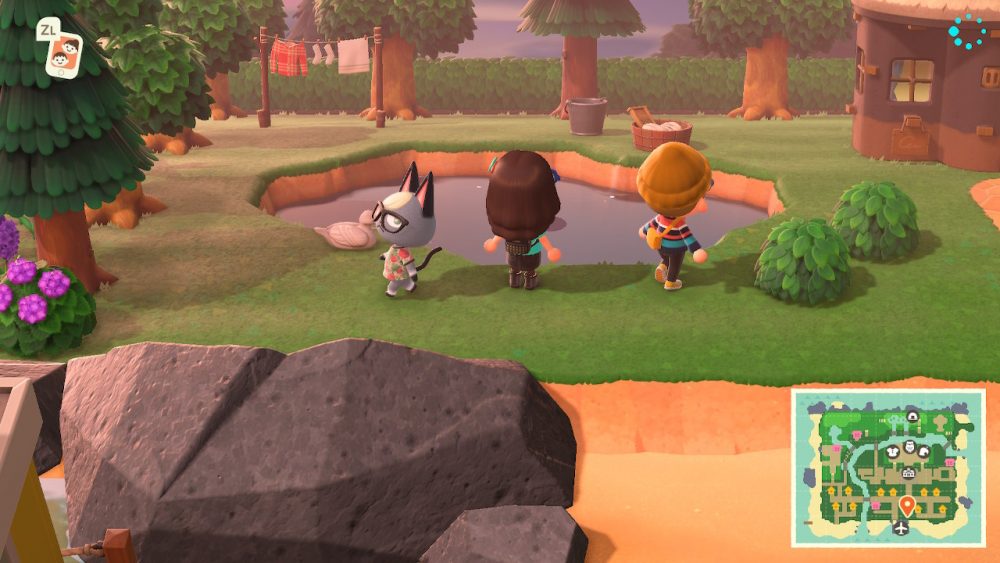Pick the Nook's Cranny leaf marker on minimap
The width and height of the screenshot is (1000, 563).
925,452
